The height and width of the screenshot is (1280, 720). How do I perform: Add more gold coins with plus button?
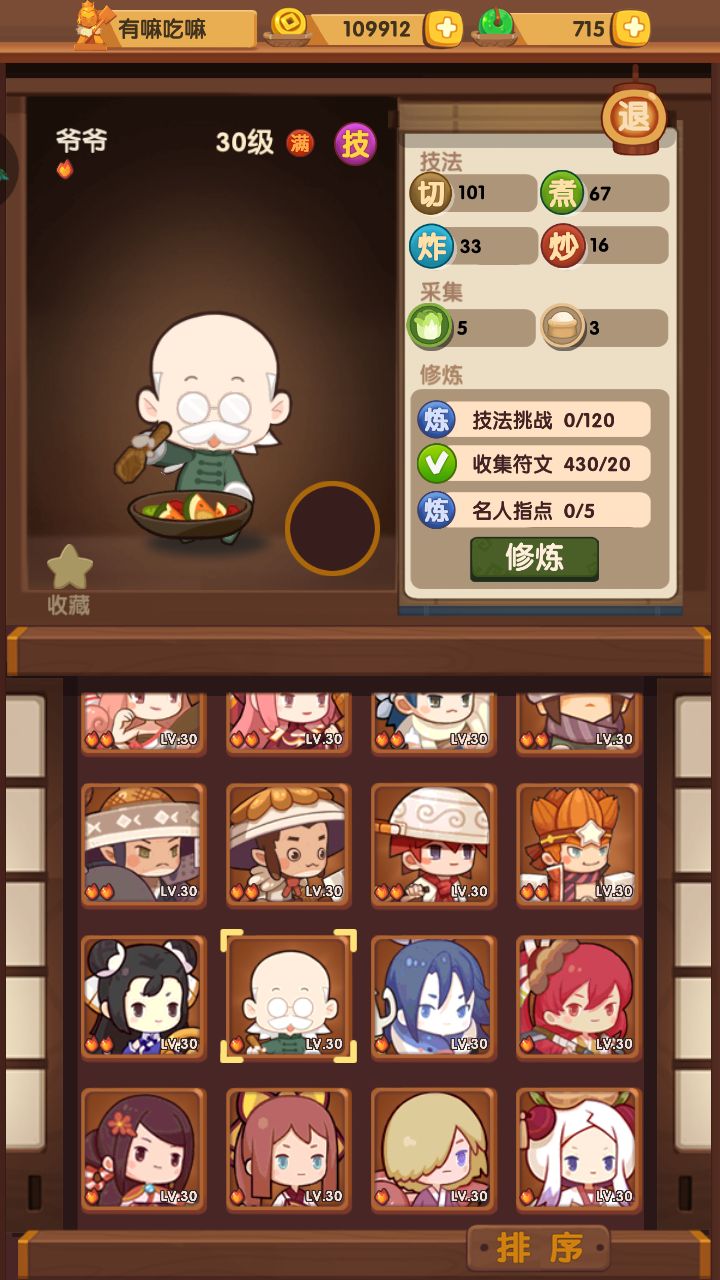pyautogui.click(x=443, y=29)
